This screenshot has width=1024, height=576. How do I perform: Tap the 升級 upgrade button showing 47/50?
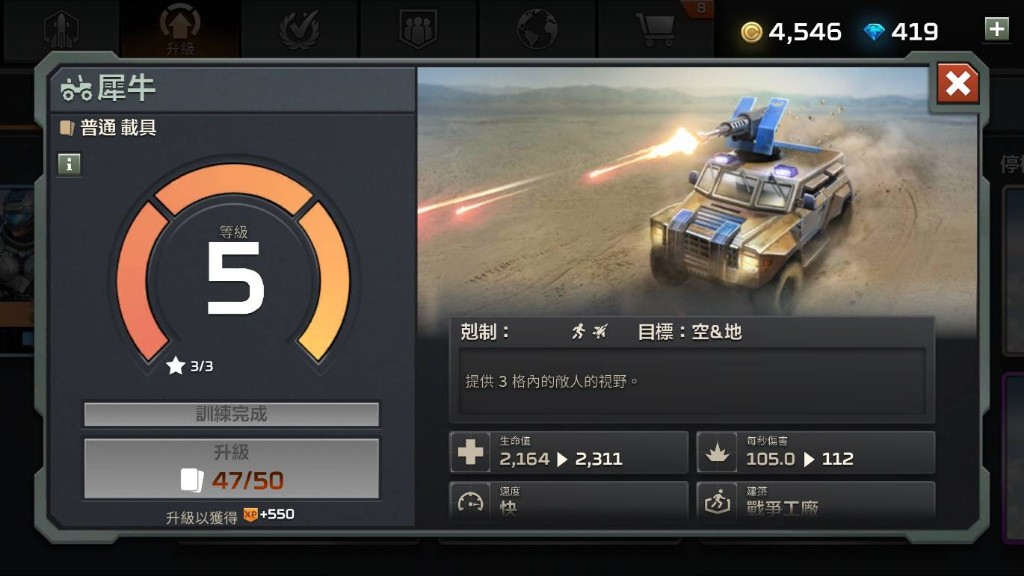[x=231, y=468]
